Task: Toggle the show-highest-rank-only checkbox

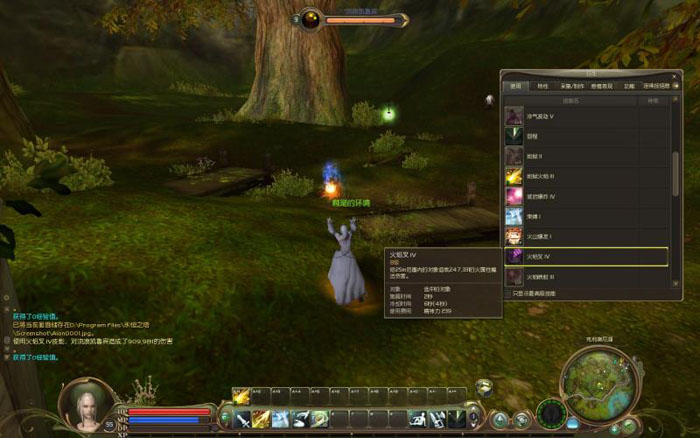Action: coord(508,293)
